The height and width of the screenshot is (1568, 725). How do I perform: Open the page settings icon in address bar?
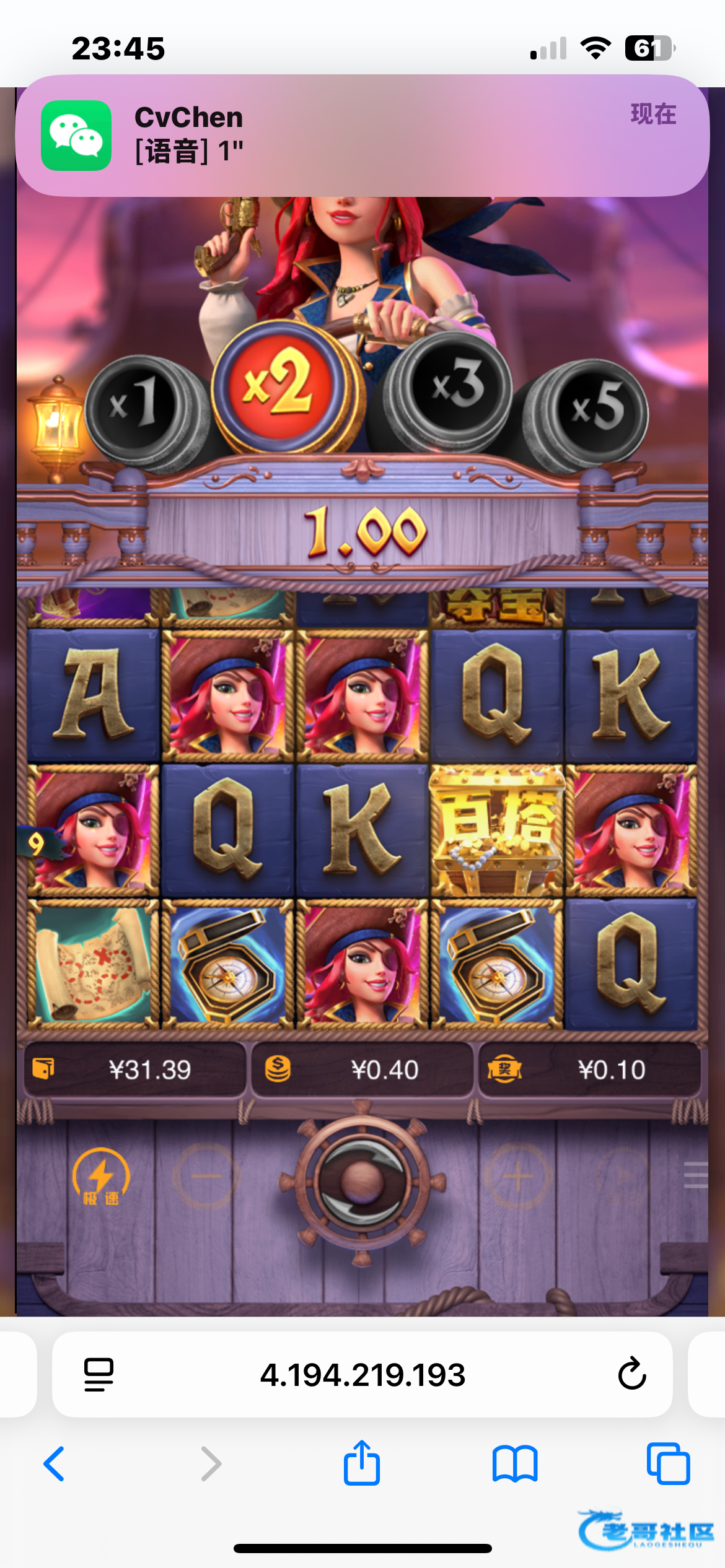[x=99, y=1374]
